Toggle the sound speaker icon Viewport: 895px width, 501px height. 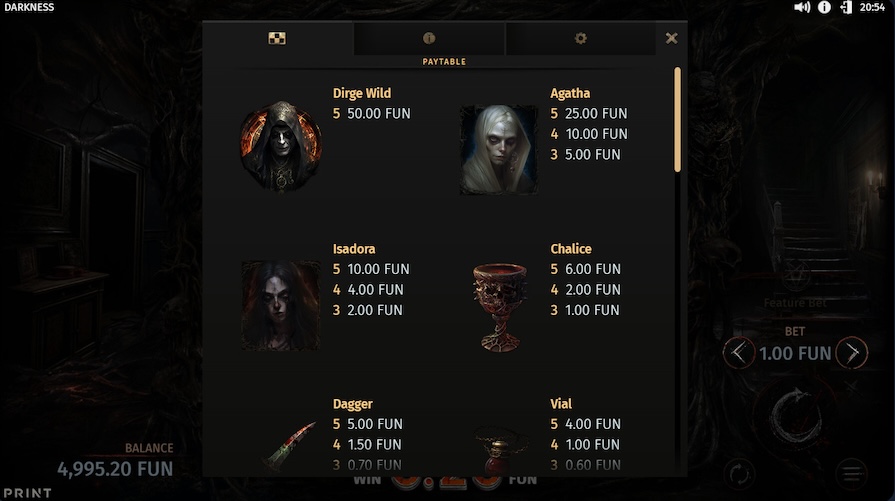pyautogui.click(x=802, y=7)
